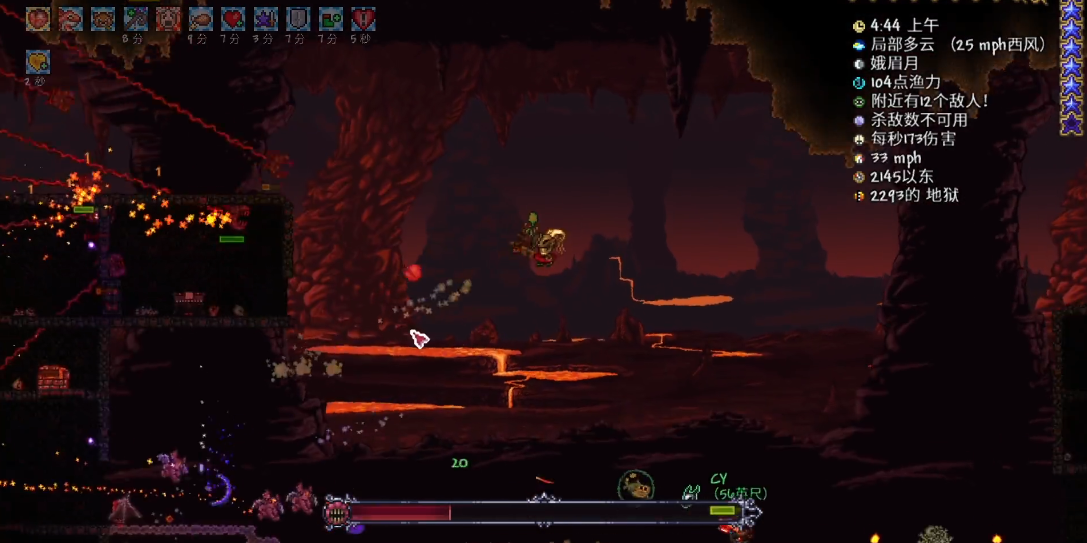
Task: Click the screaming face Horrified debuff icon
Action: 168,18
